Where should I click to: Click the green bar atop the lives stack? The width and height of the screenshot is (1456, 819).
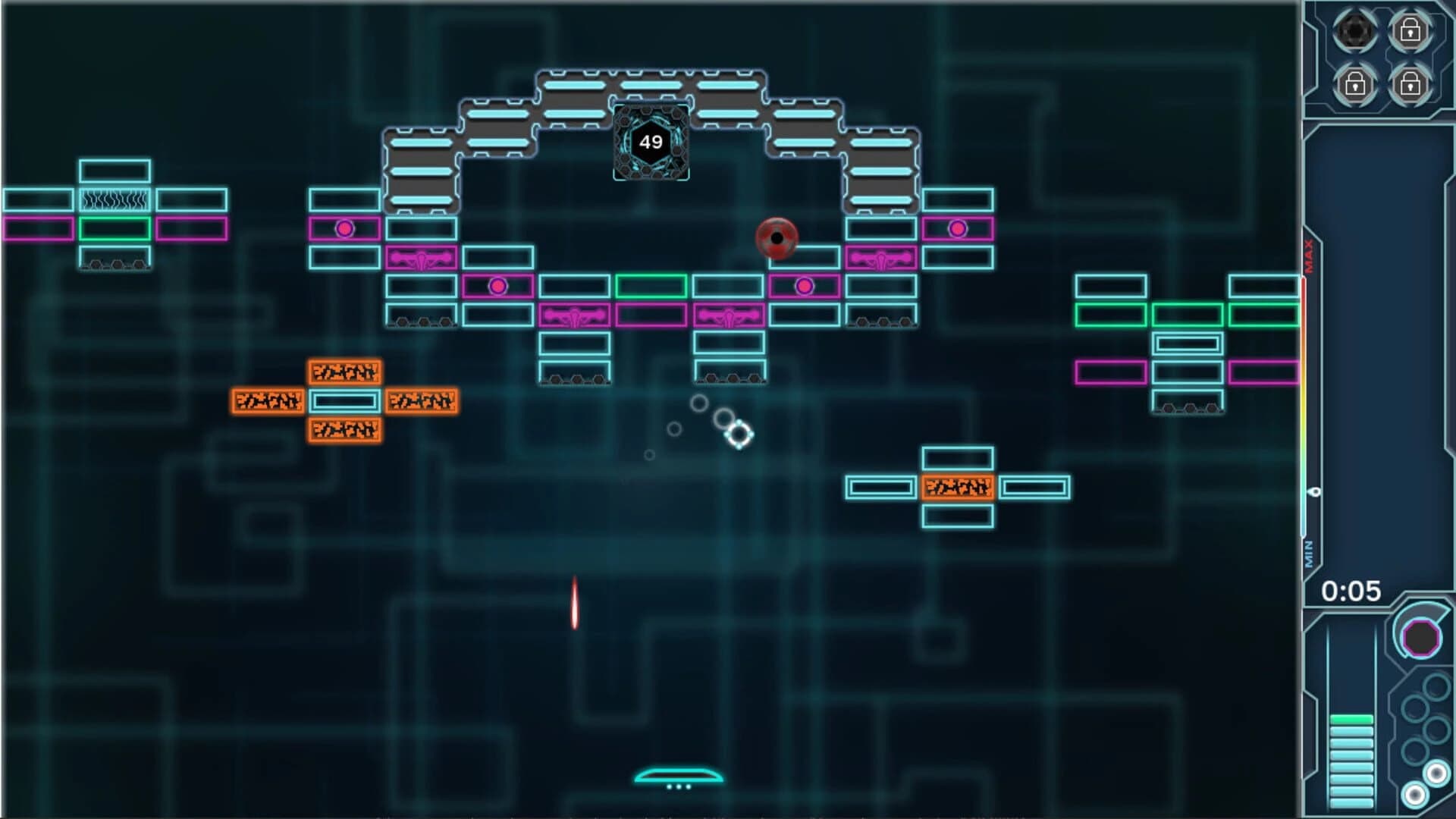click(1351, 719)
